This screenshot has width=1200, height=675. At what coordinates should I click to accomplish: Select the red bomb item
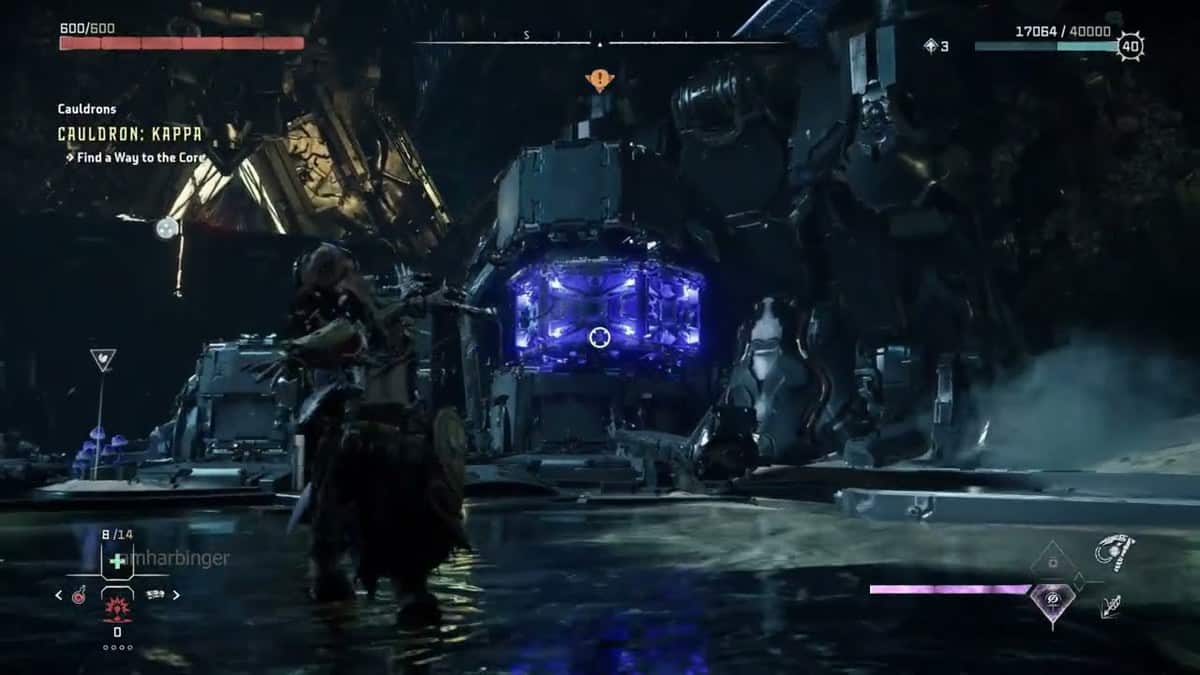point(78,596)
